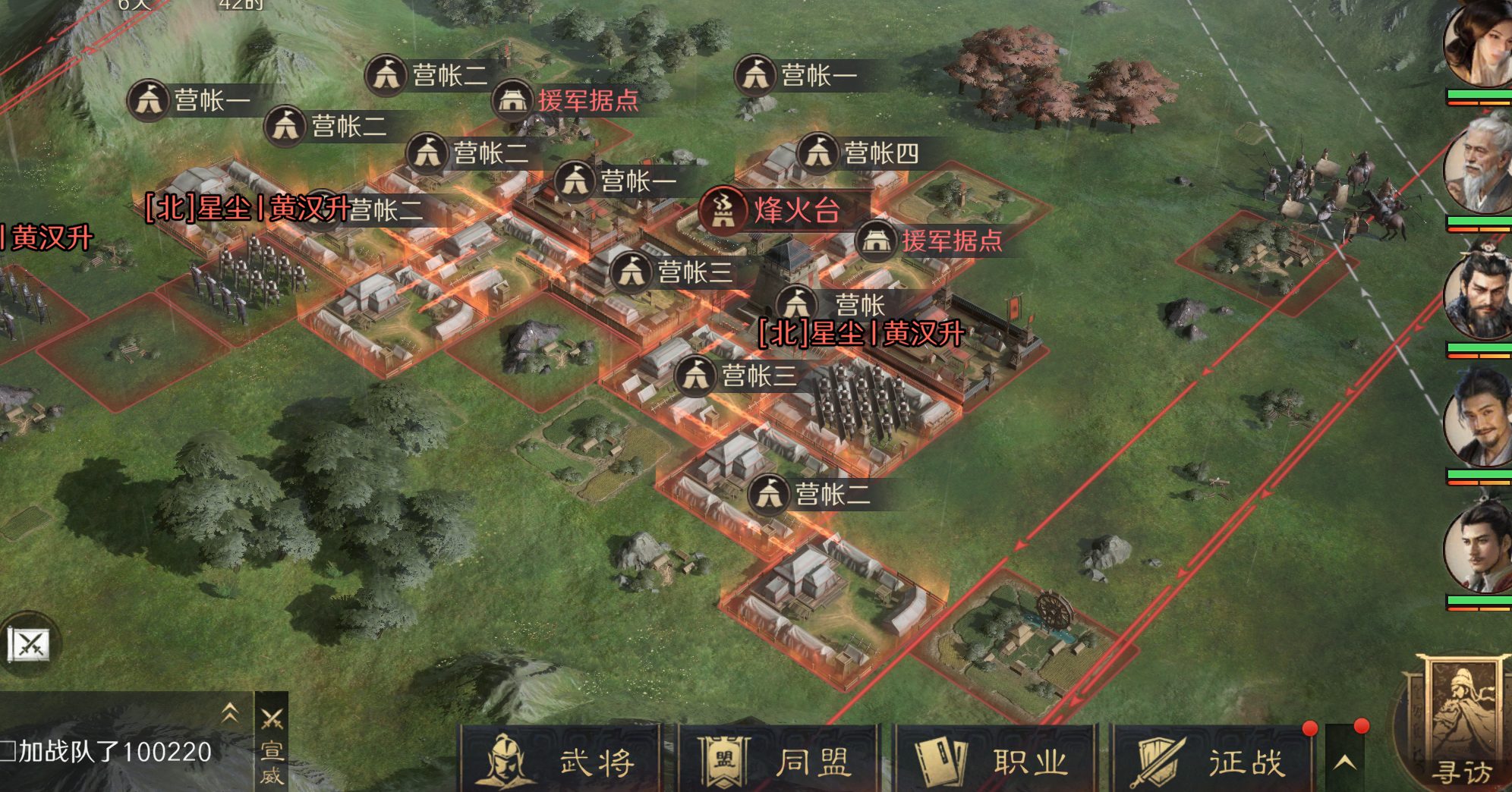Select the dark-bearded warrior general portrait

[1479, 294]
